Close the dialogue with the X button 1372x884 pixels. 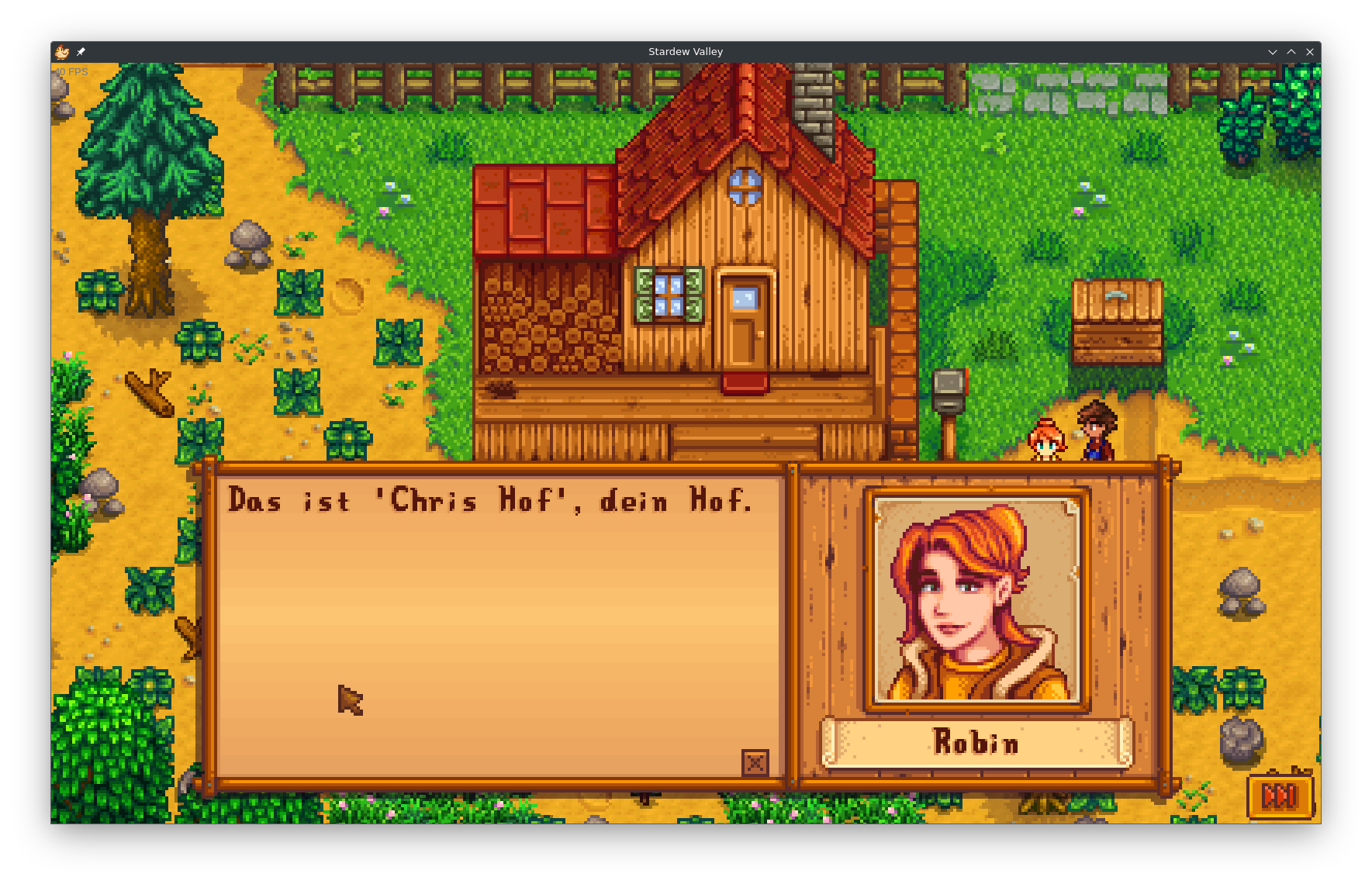coord(755,763)
